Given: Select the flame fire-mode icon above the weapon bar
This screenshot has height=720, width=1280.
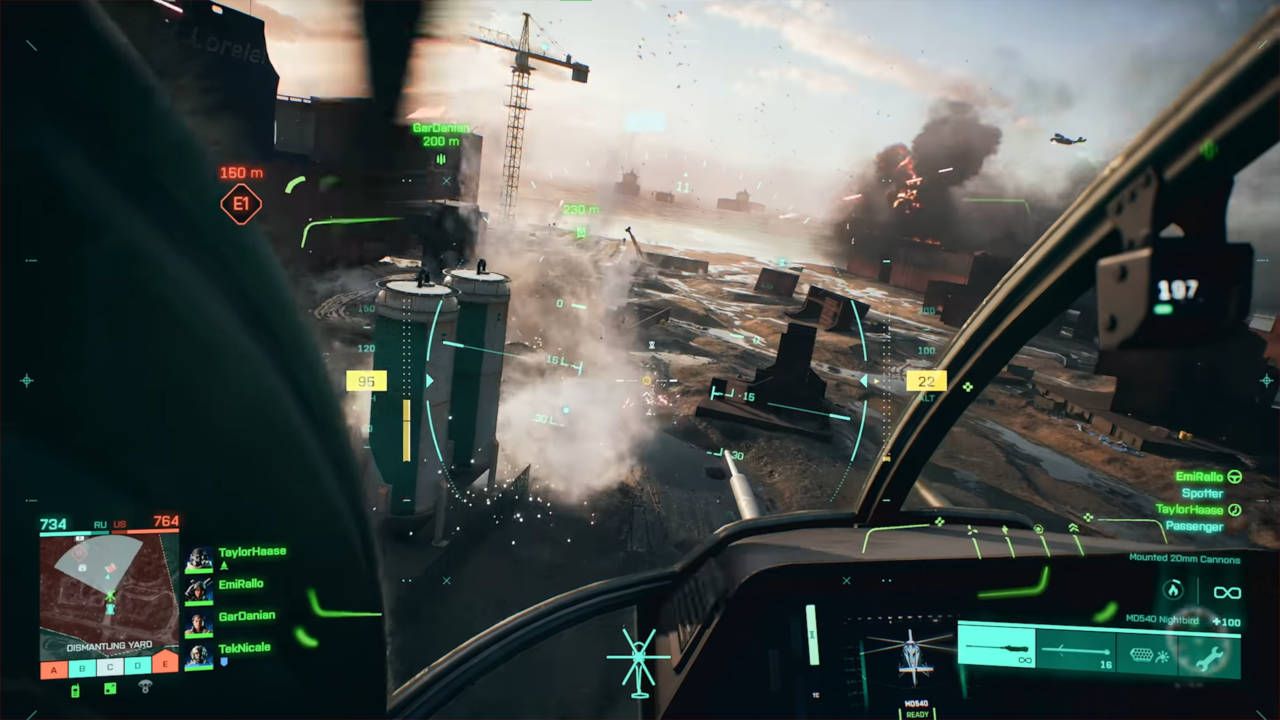Looking at the screenshot, I should click(1173, 590).
